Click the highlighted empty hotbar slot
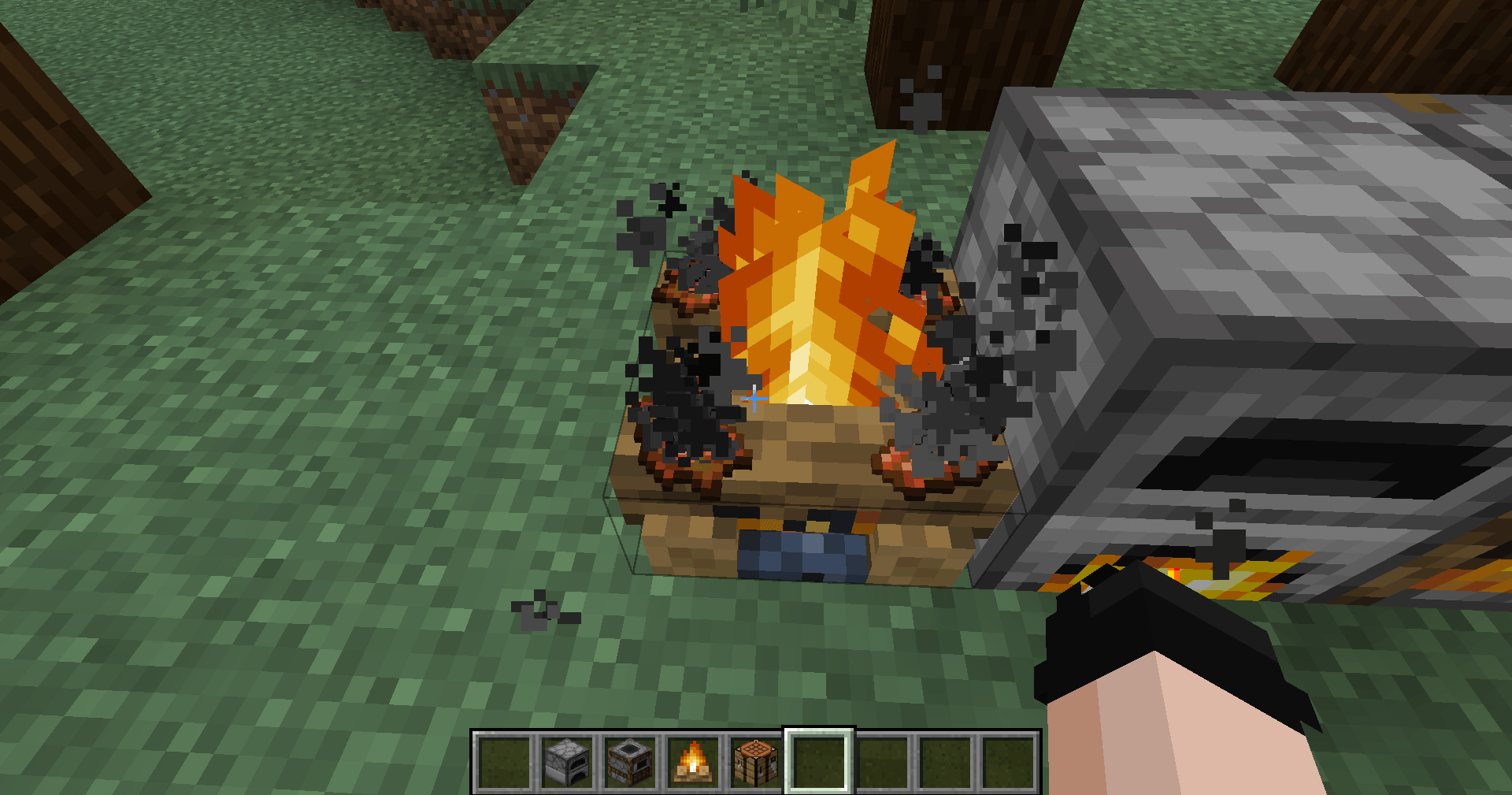The height and width of the screenshot is (795, 1512). pyautogui.click(x=819, y=762)
